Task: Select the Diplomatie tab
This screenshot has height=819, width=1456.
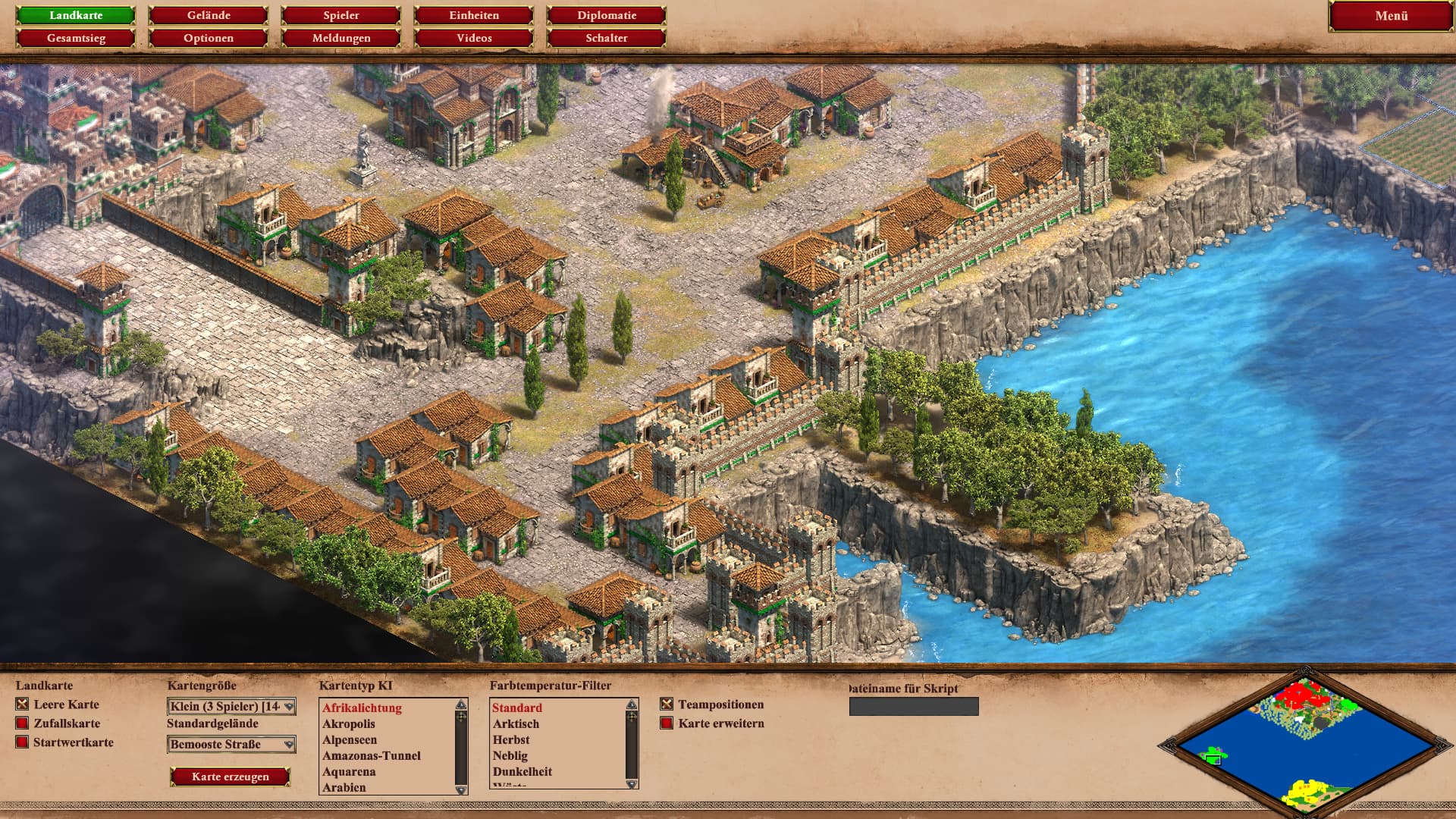Action: pyautogui.click(x=607, y=15)
